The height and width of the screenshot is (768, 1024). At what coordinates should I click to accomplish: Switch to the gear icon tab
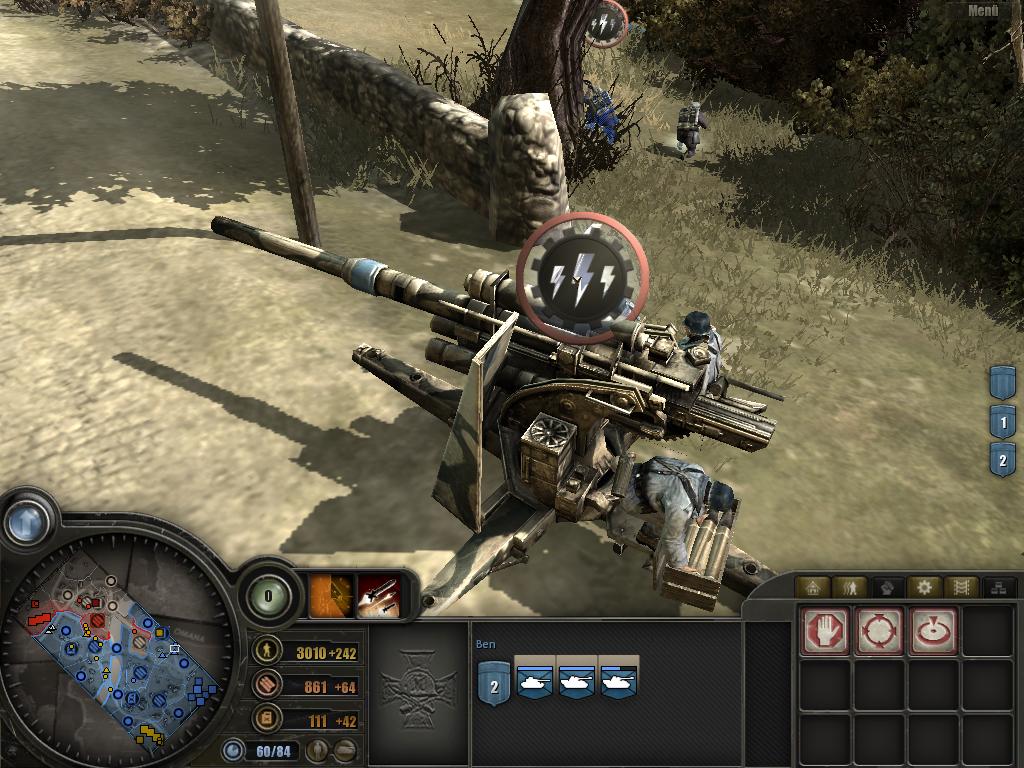(x=923, y=587)
